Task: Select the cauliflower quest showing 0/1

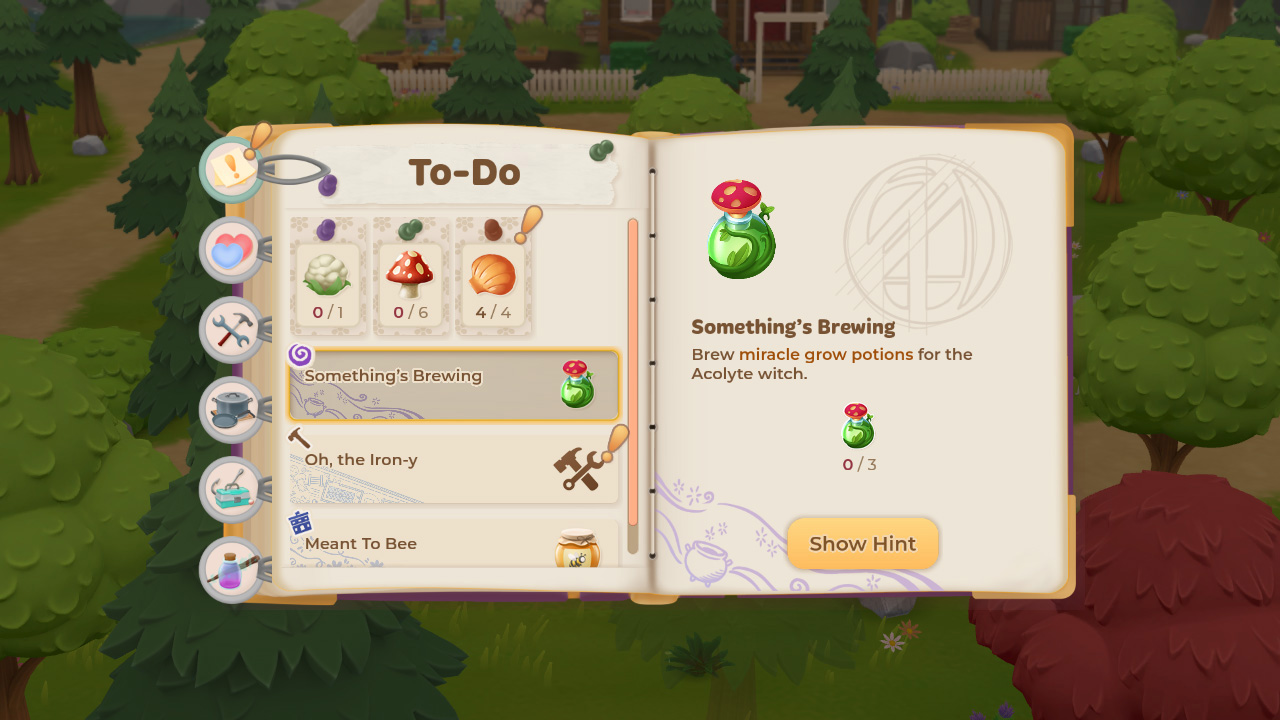Action: pos(328,280)
